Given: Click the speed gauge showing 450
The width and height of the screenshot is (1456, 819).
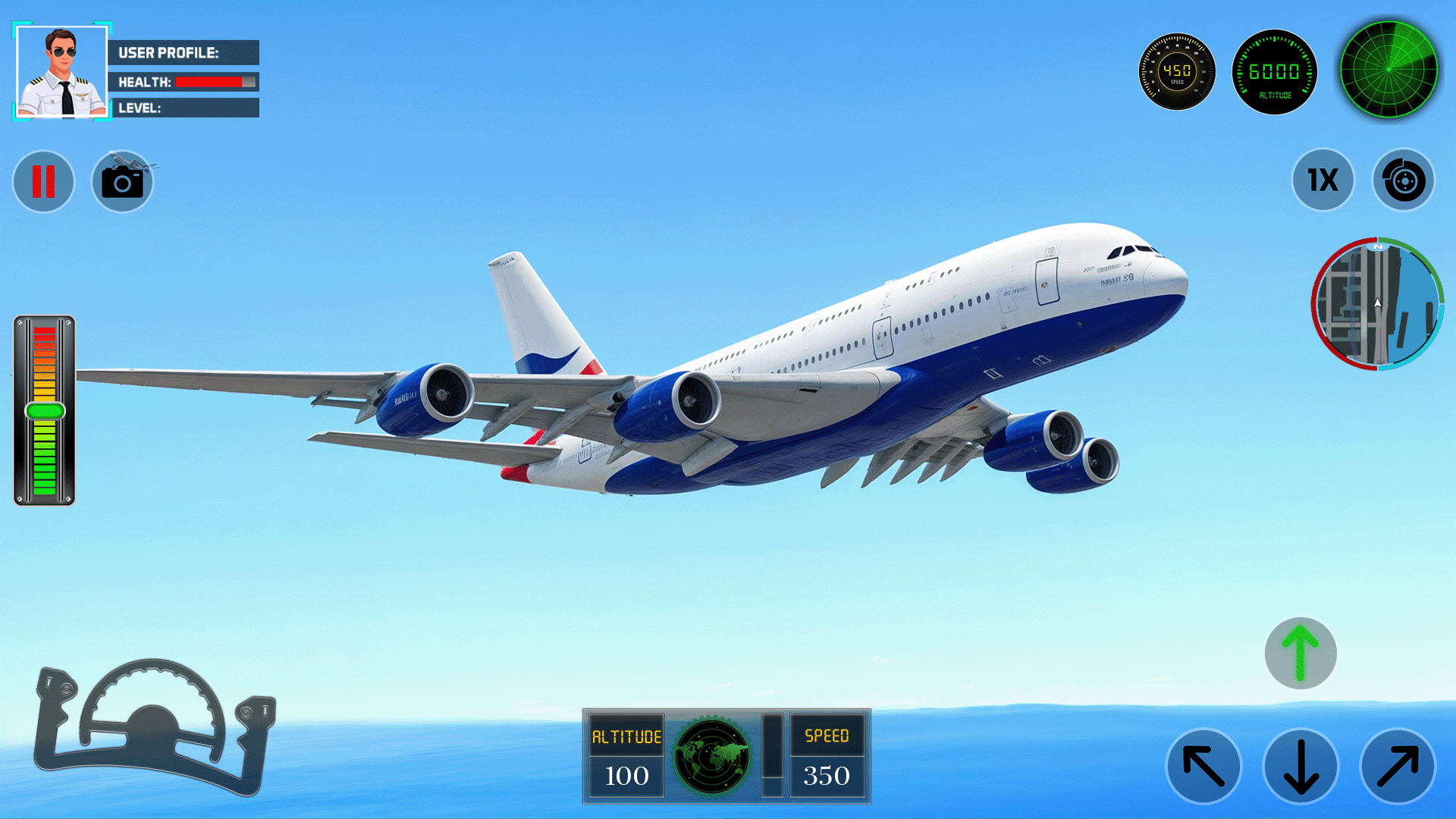Looking at the screenshot, I should (1176, 72).
